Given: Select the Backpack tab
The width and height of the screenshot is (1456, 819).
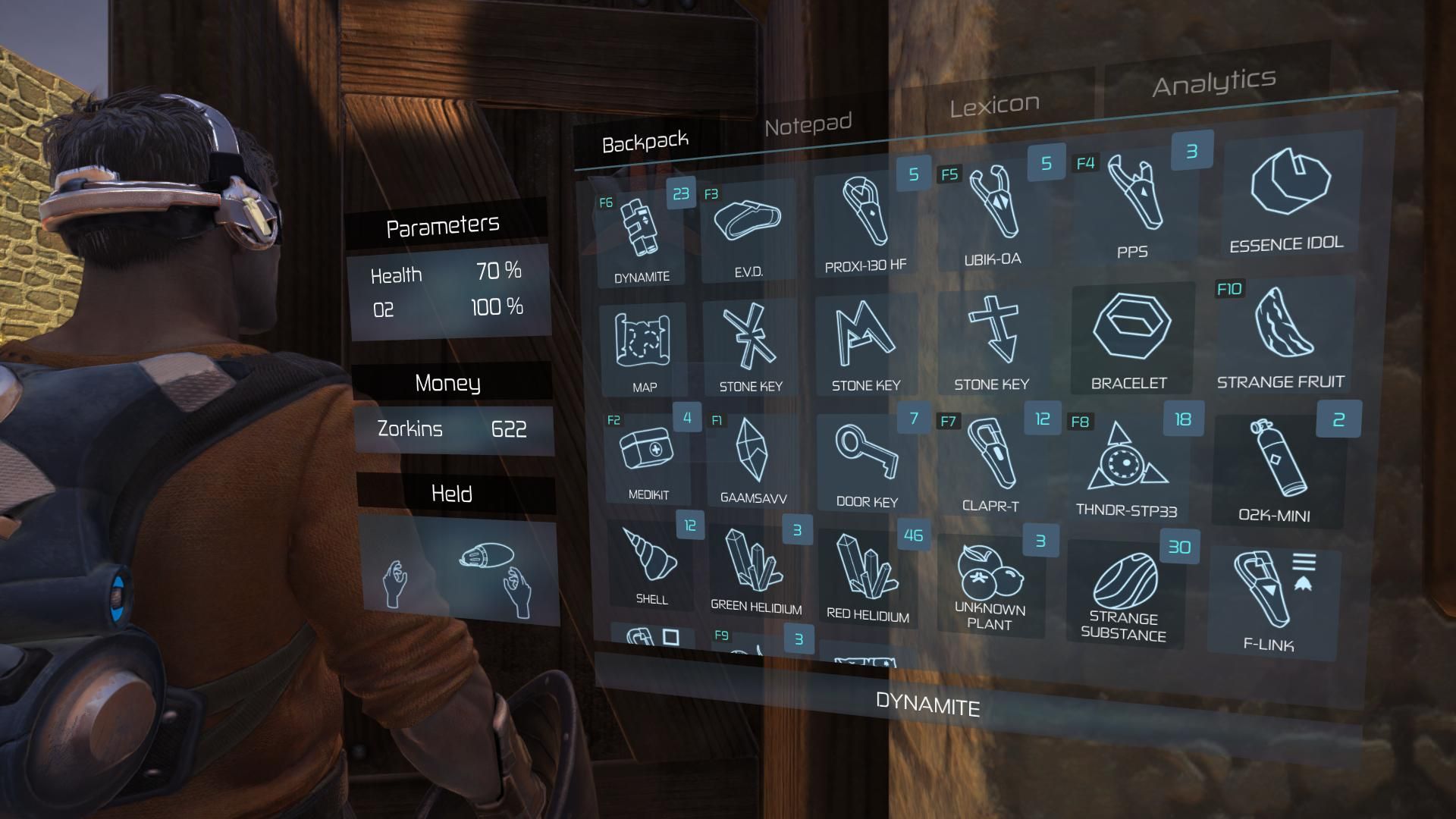Looking at the screenshot, I should [645, 142].
